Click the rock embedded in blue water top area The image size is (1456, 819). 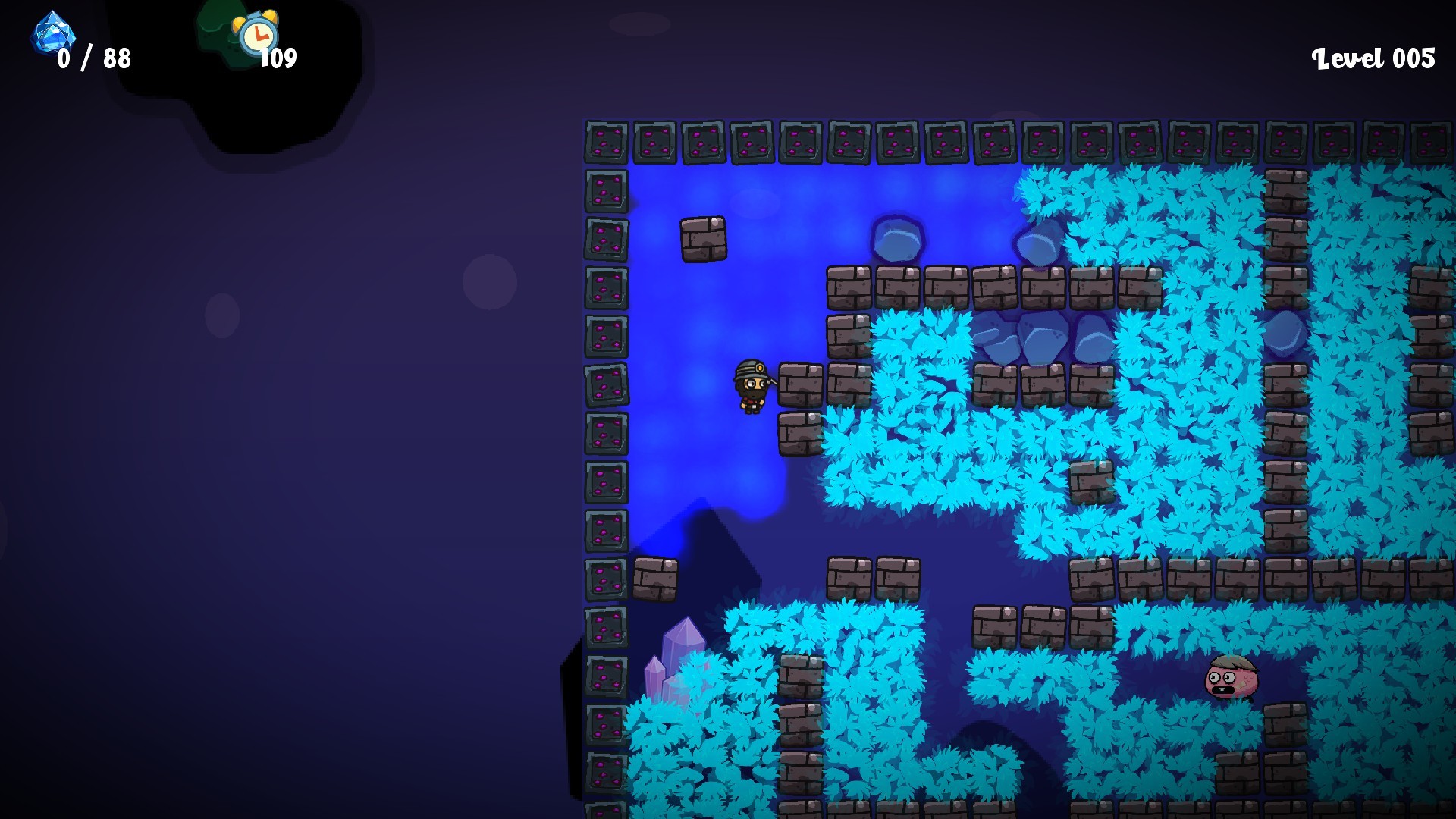pos(899,239)
